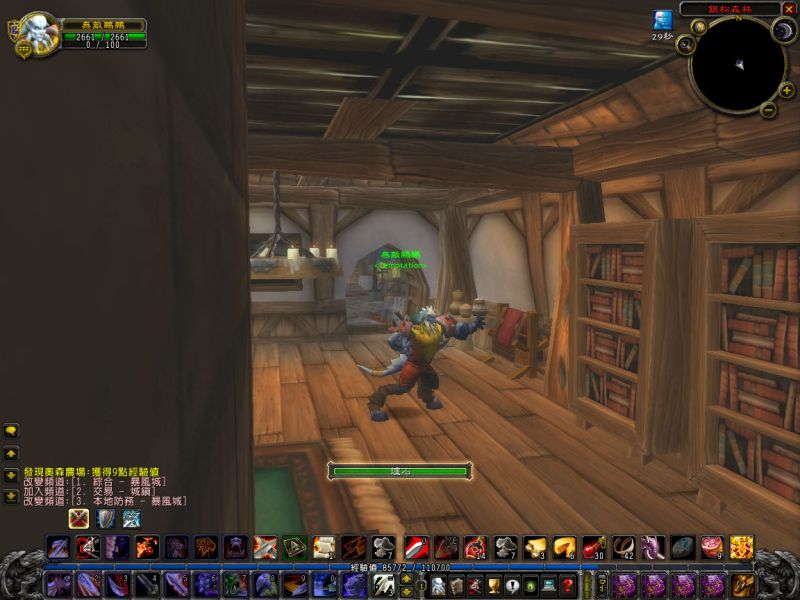The width and height of the screenshot is (800, 600).
Task: Open the spellbook micro button
Action: 455,586
